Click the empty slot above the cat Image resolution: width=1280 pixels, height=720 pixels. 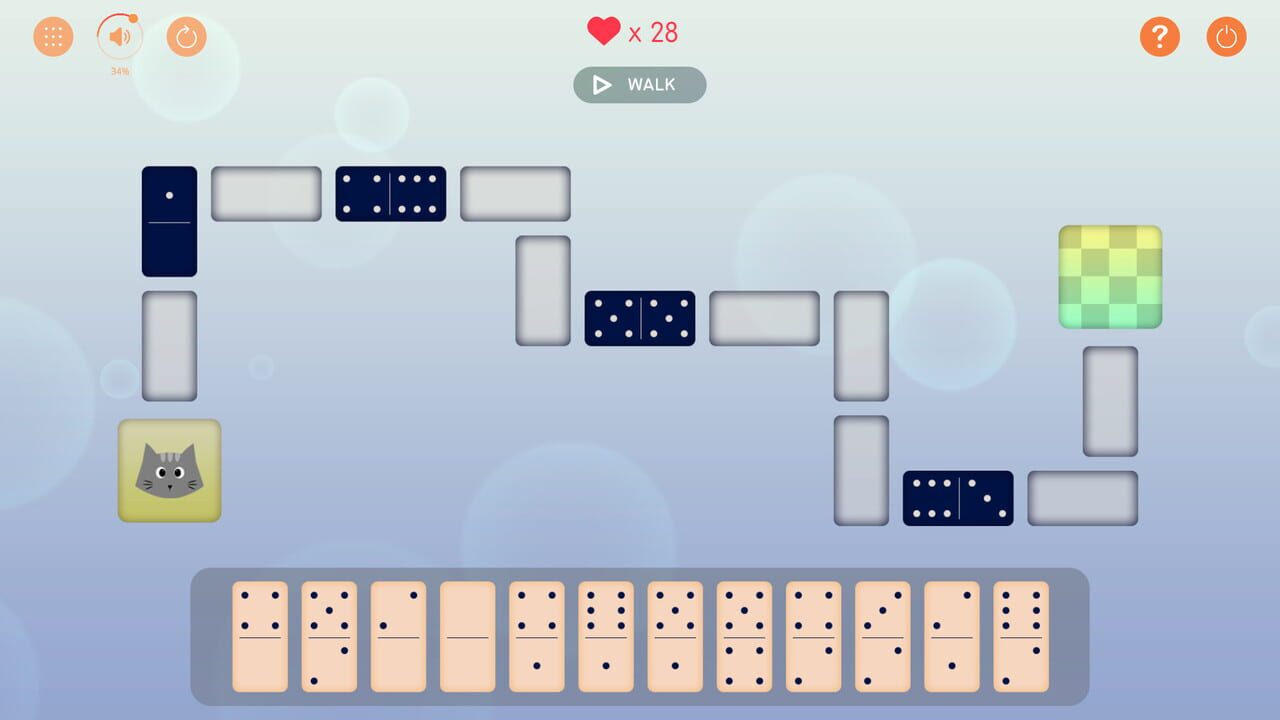pos(169,345)
